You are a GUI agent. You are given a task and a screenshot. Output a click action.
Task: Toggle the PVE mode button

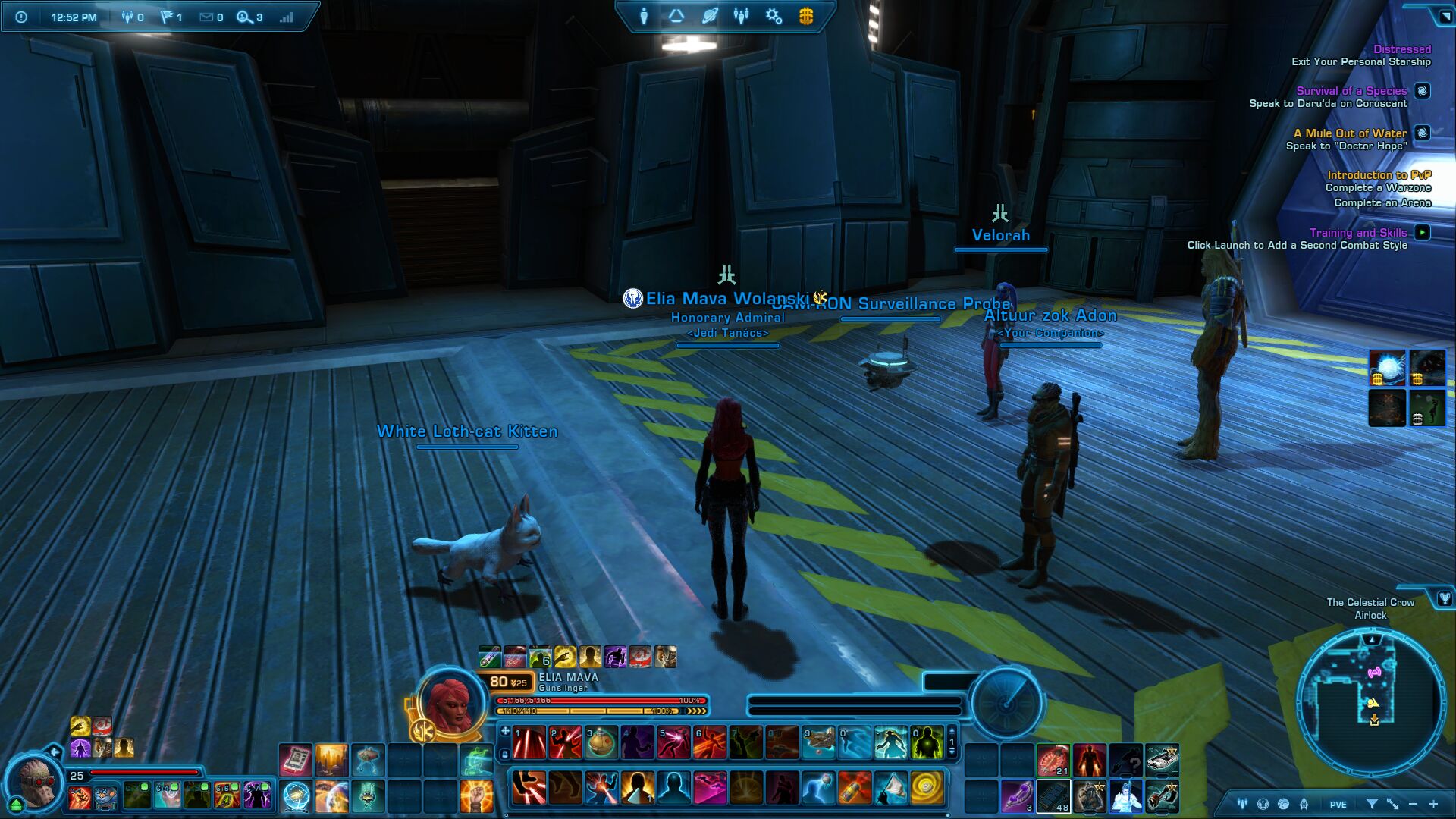[1338, 805]
